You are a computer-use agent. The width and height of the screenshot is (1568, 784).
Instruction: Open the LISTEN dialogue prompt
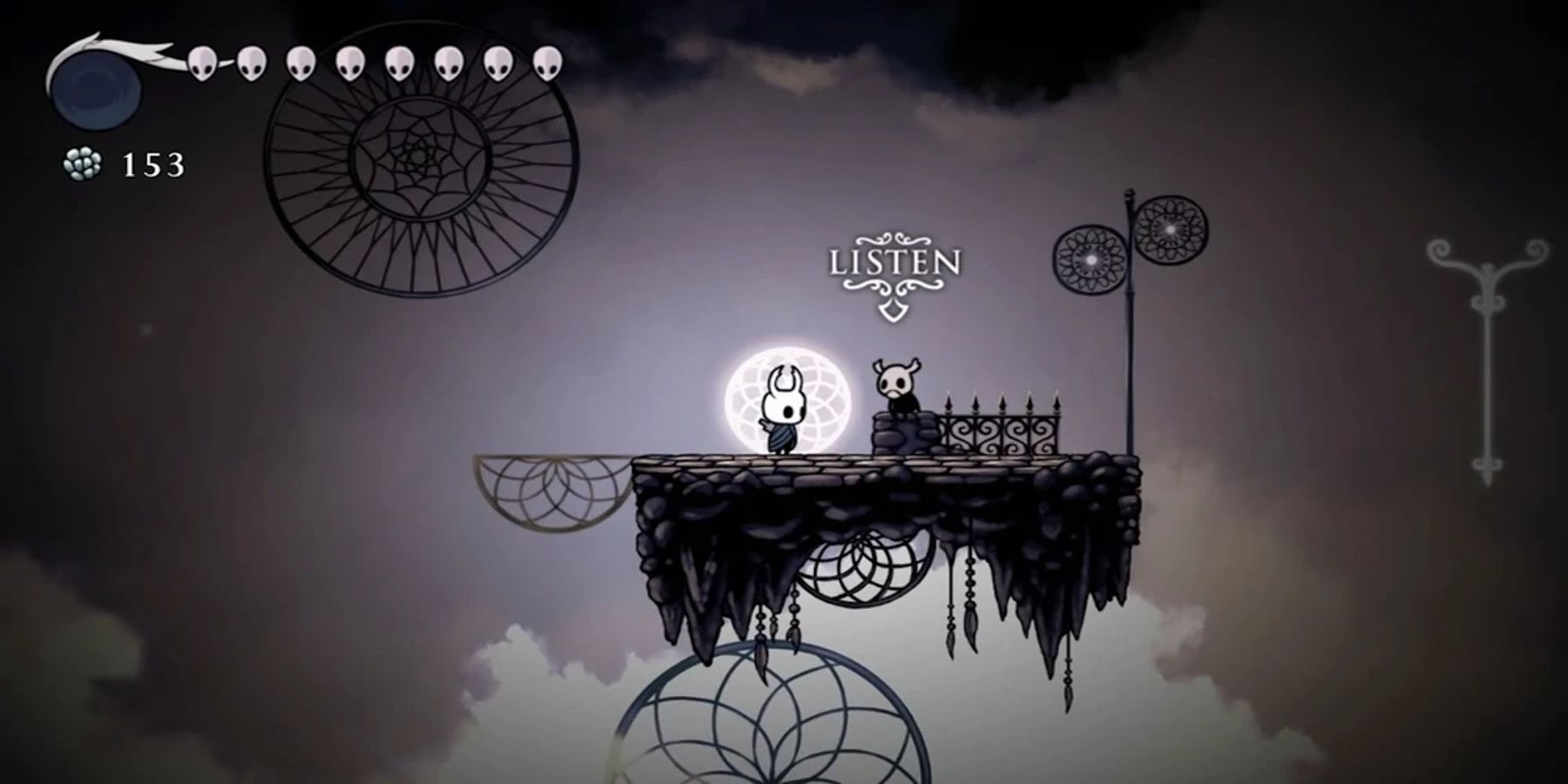point(895,260)
